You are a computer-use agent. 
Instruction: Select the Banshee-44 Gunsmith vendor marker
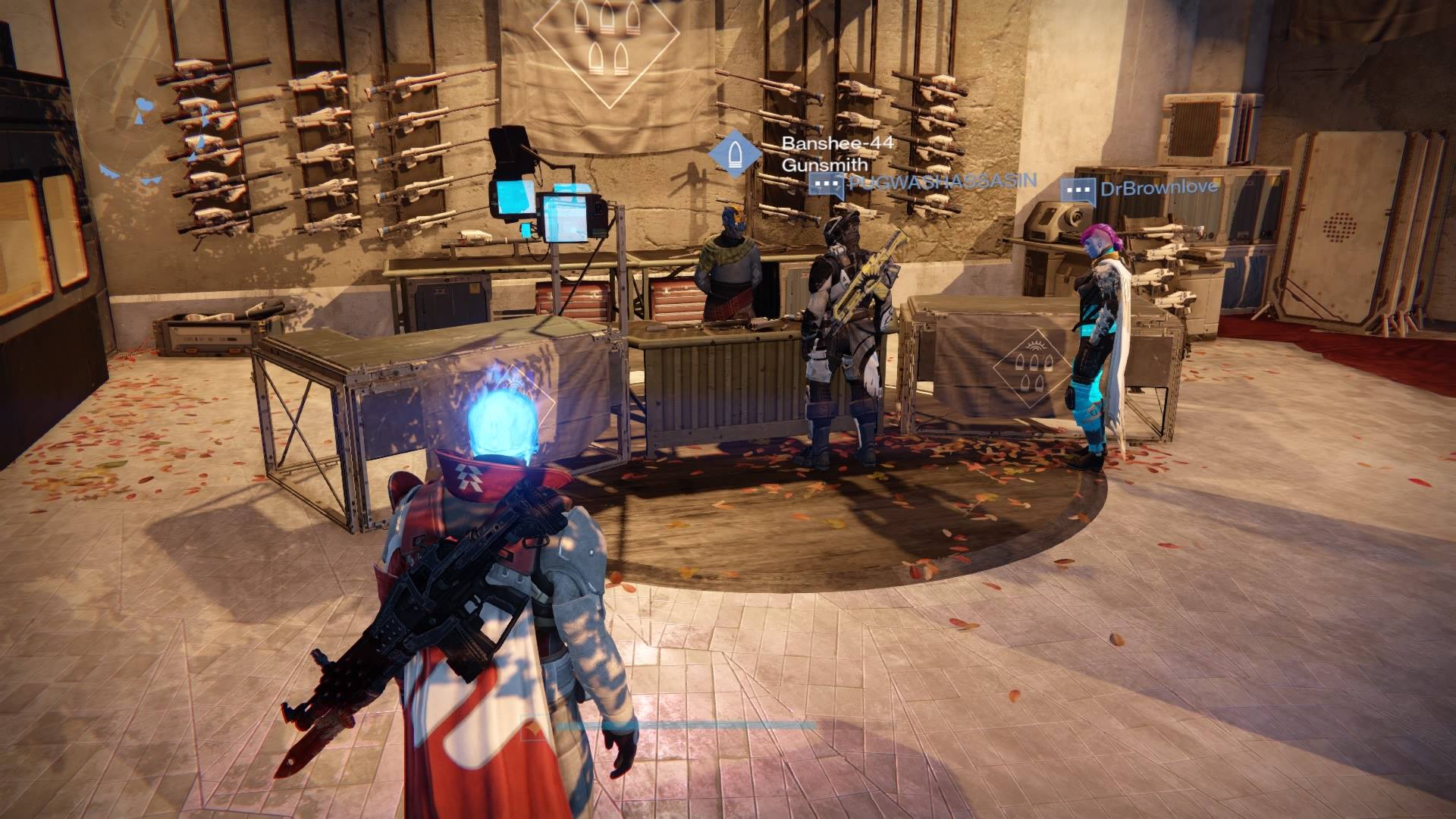pos(734,153)
